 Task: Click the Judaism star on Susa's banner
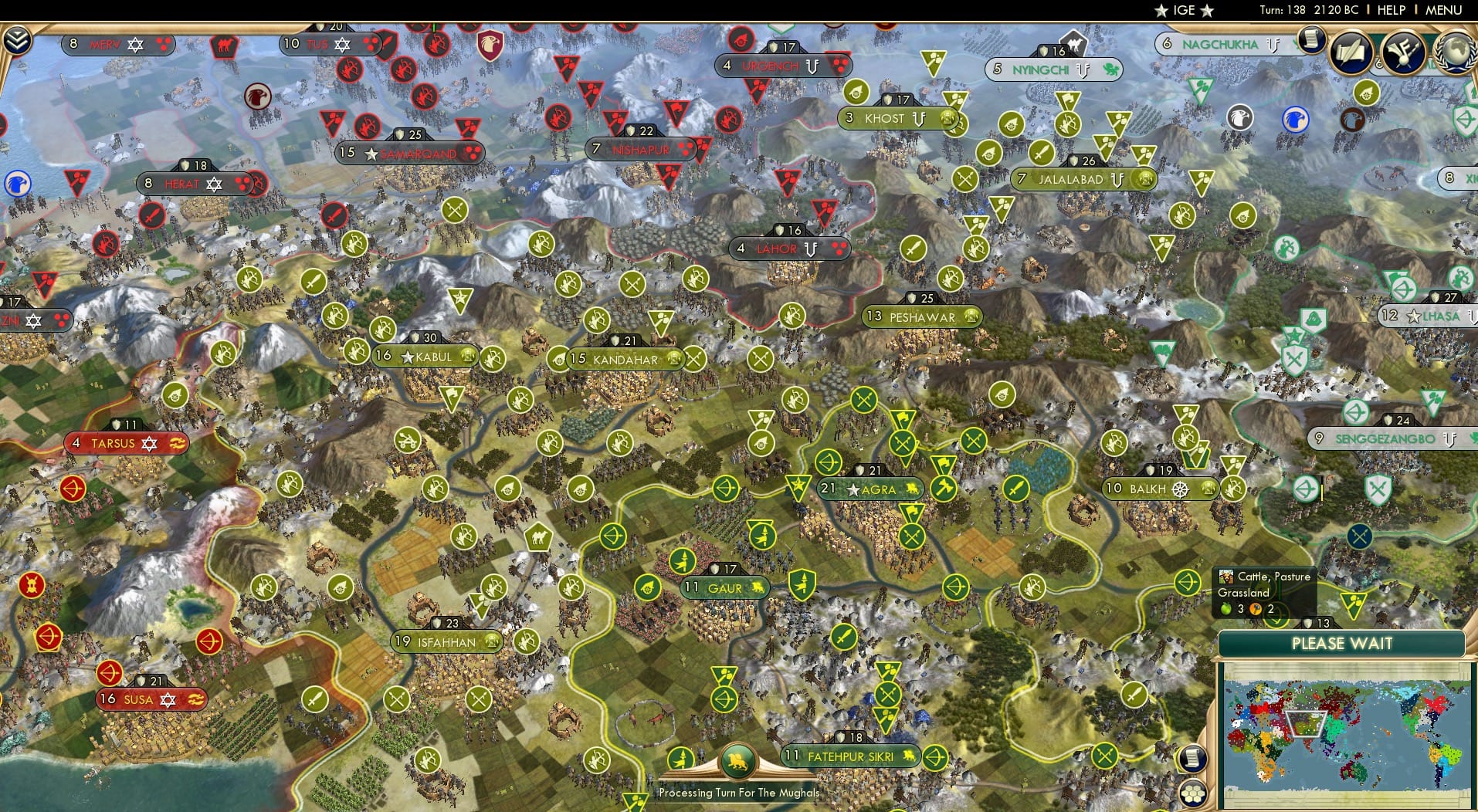point(168,701)
